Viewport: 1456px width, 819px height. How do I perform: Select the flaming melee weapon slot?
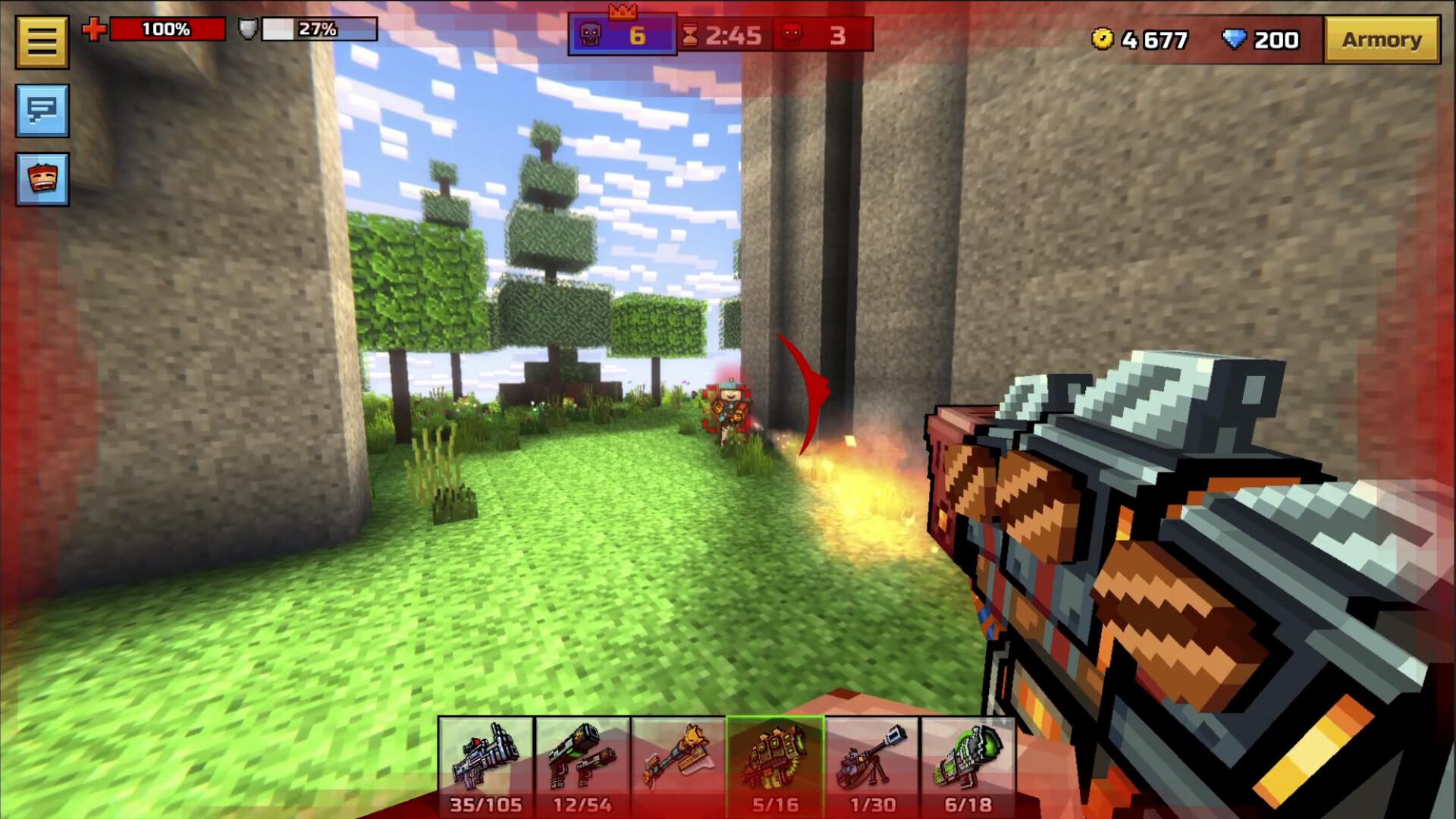[676, 758]
